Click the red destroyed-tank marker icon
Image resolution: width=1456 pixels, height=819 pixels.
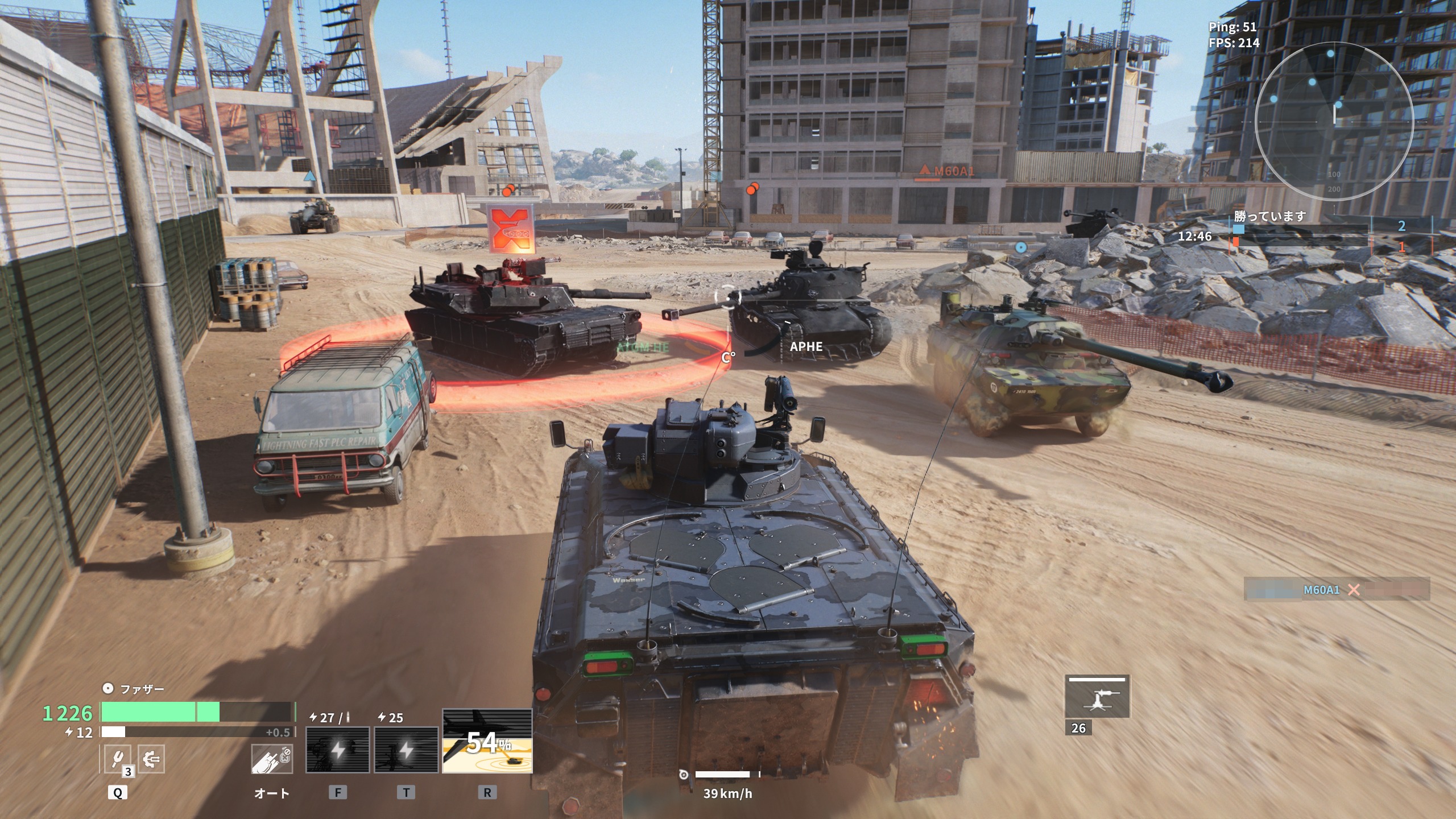pos(512,229)
